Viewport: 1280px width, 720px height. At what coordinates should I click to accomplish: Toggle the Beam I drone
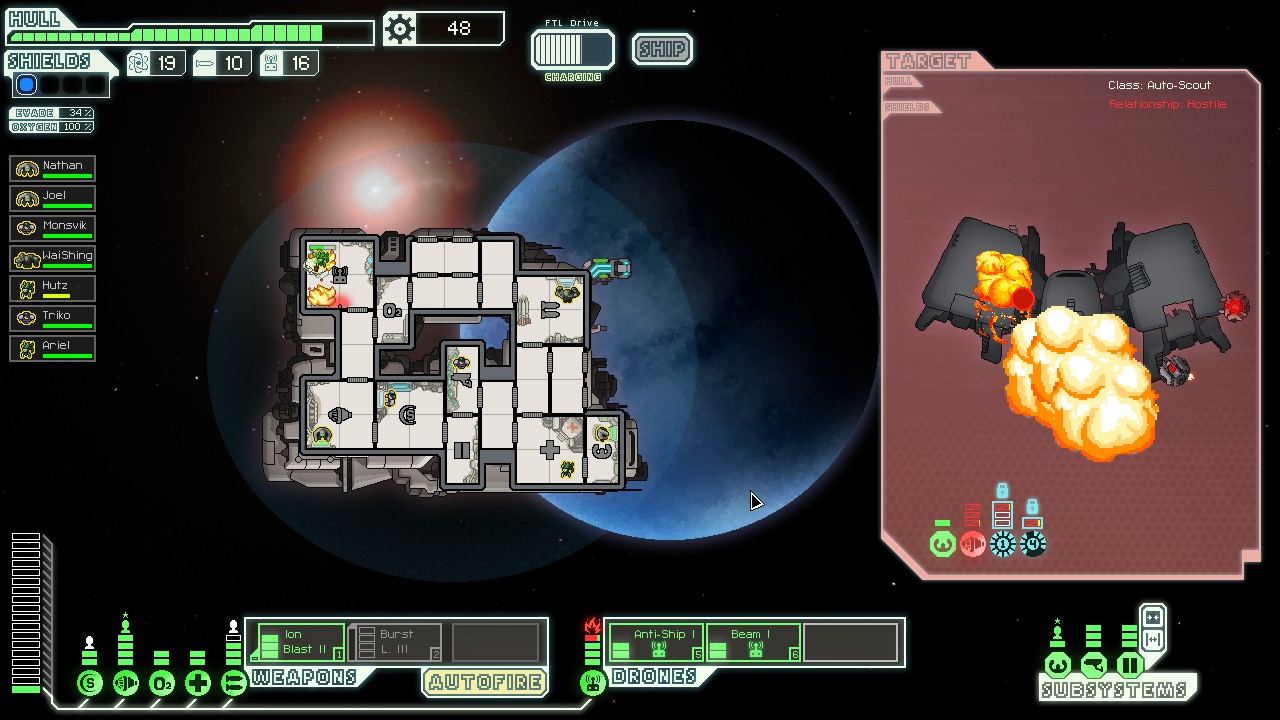pyautogui.click(x=753, y=642)
